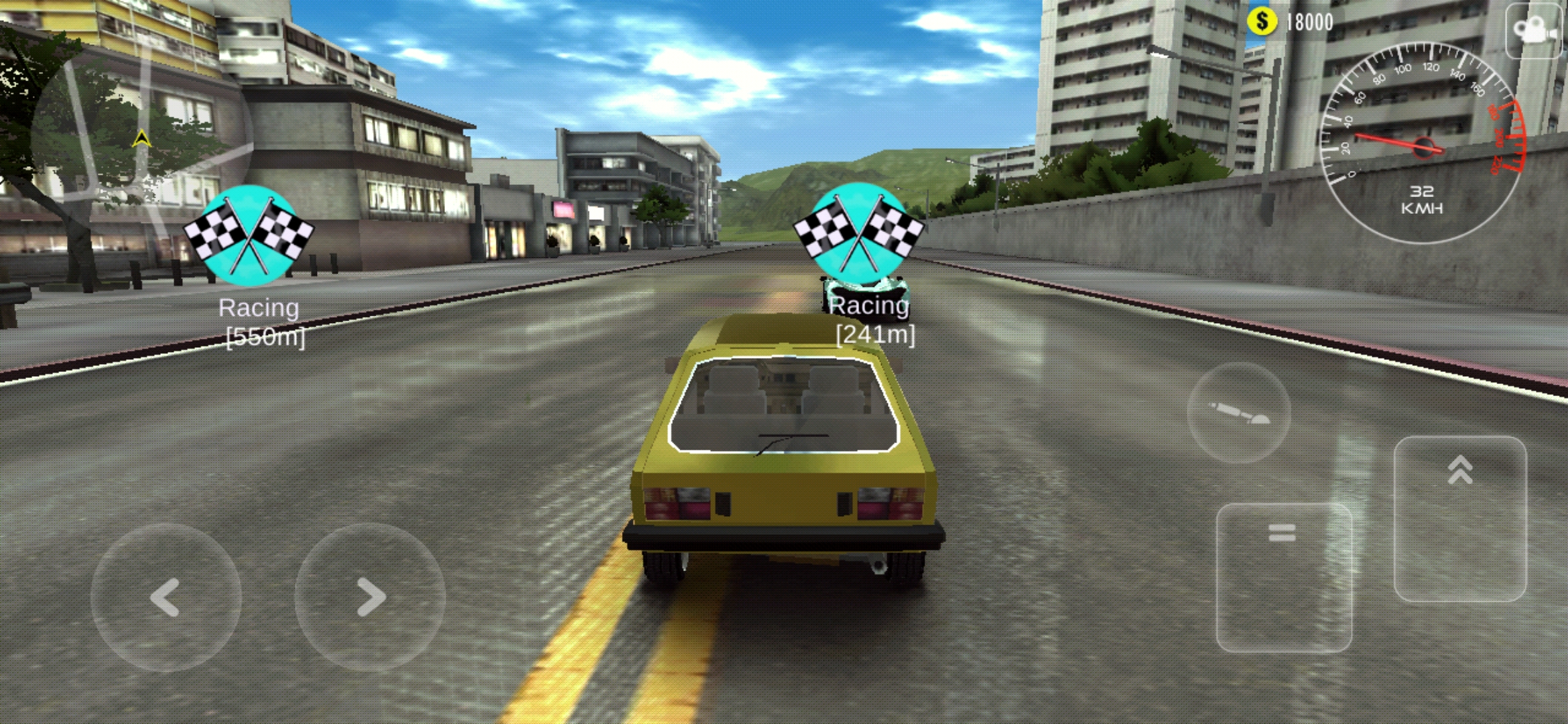Image resolution: width=1568 pixels, height=724 pixels.
Task: Tap the compass arrow on the minimap
Action: (143, 137)
